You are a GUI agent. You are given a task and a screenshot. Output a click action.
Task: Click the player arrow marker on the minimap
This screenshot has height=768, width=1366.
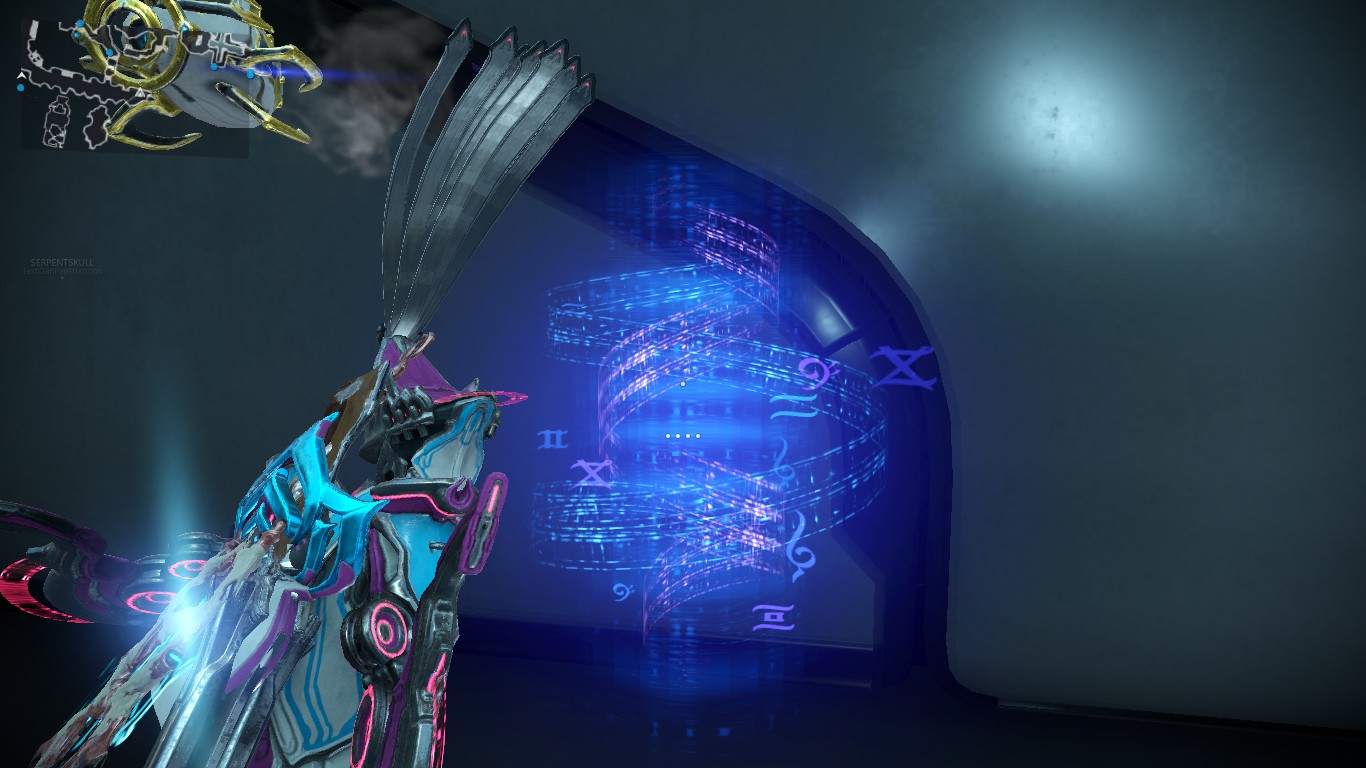[x=21, y=75]
